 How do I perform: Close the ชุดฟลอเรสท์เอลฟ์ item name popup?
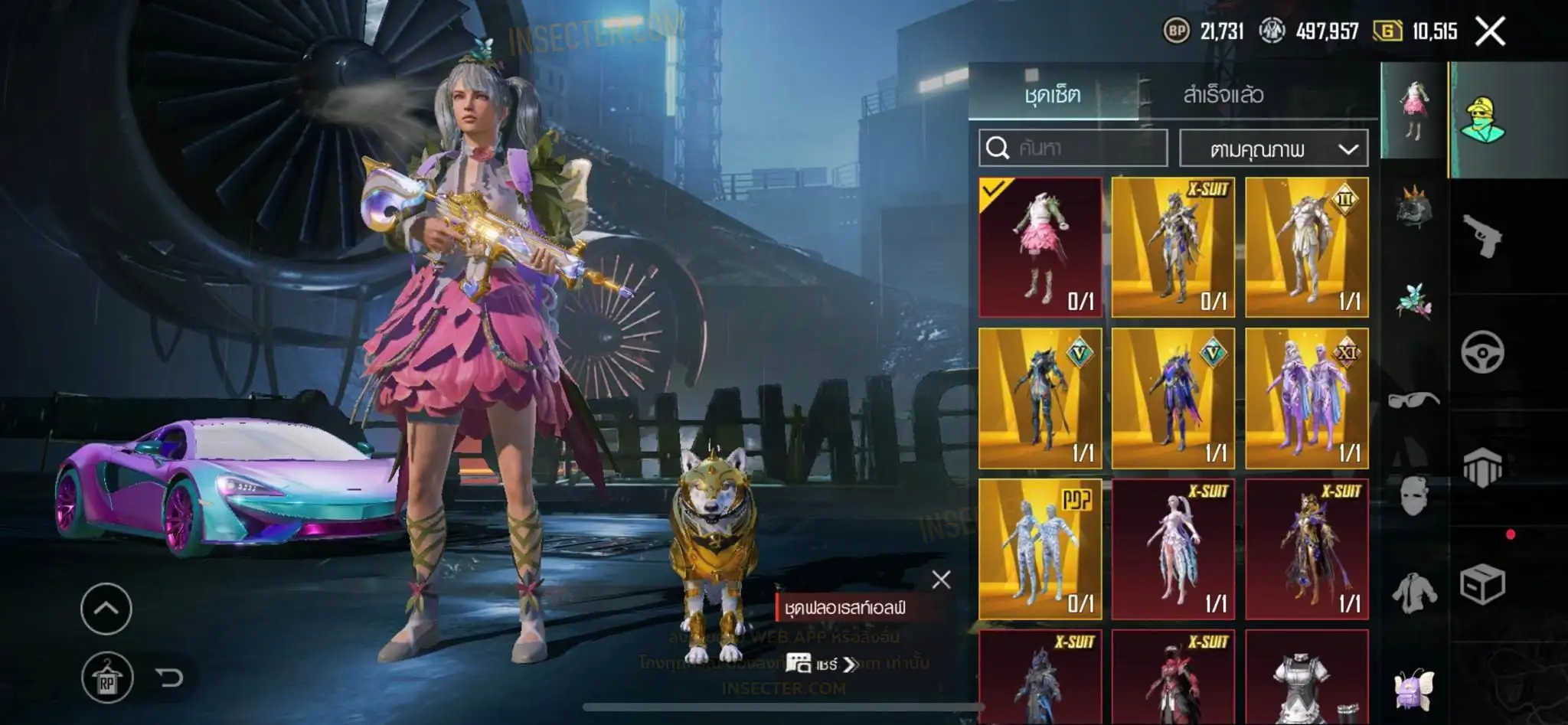tap(941, 580)
